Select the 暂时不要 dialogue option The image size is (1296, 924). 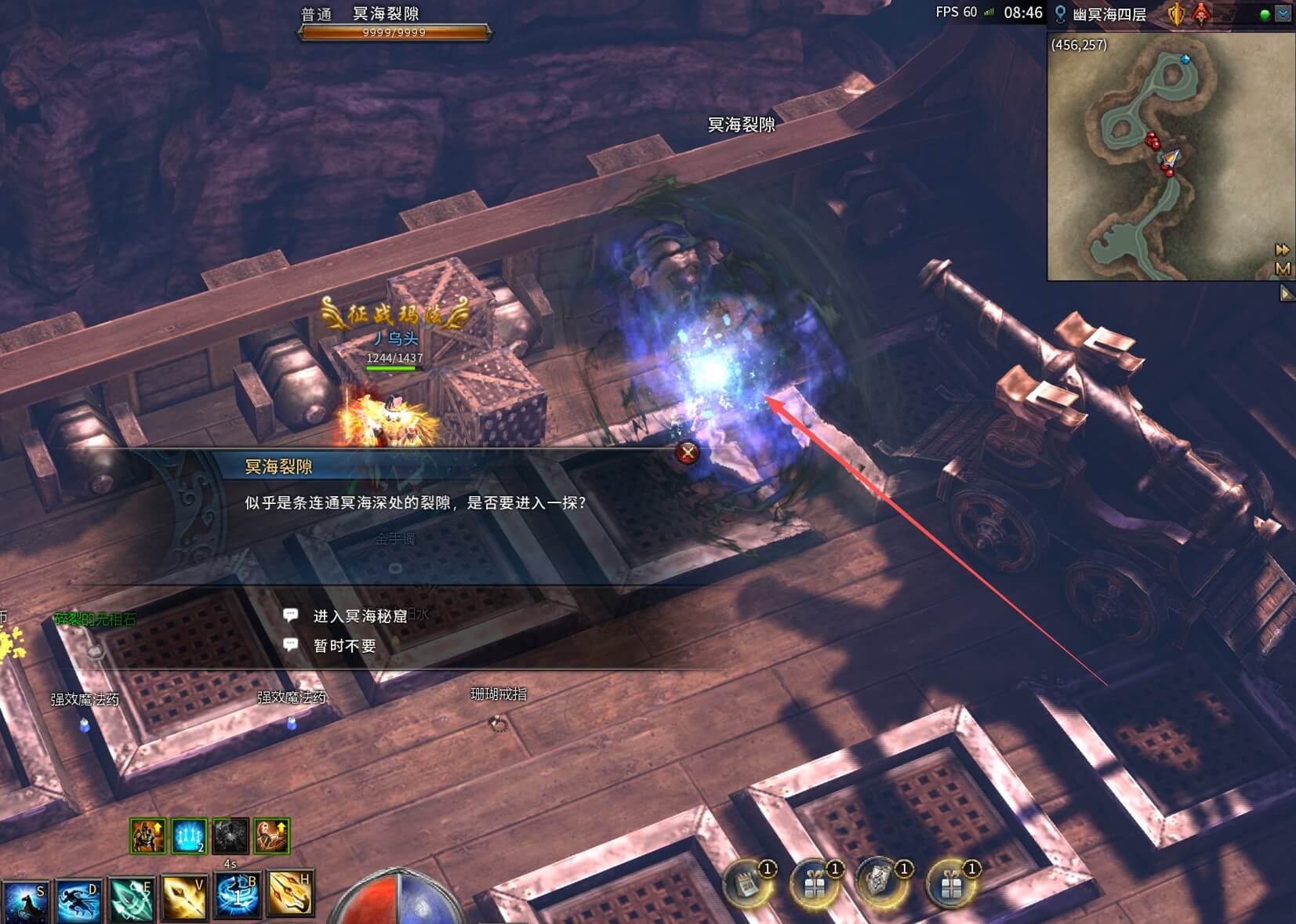344,646
